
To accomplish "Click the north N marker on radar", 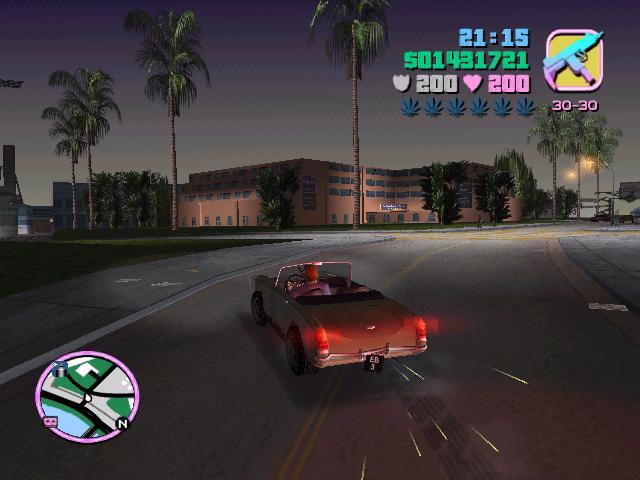I will pyautogui.click(x=122, y=423).
